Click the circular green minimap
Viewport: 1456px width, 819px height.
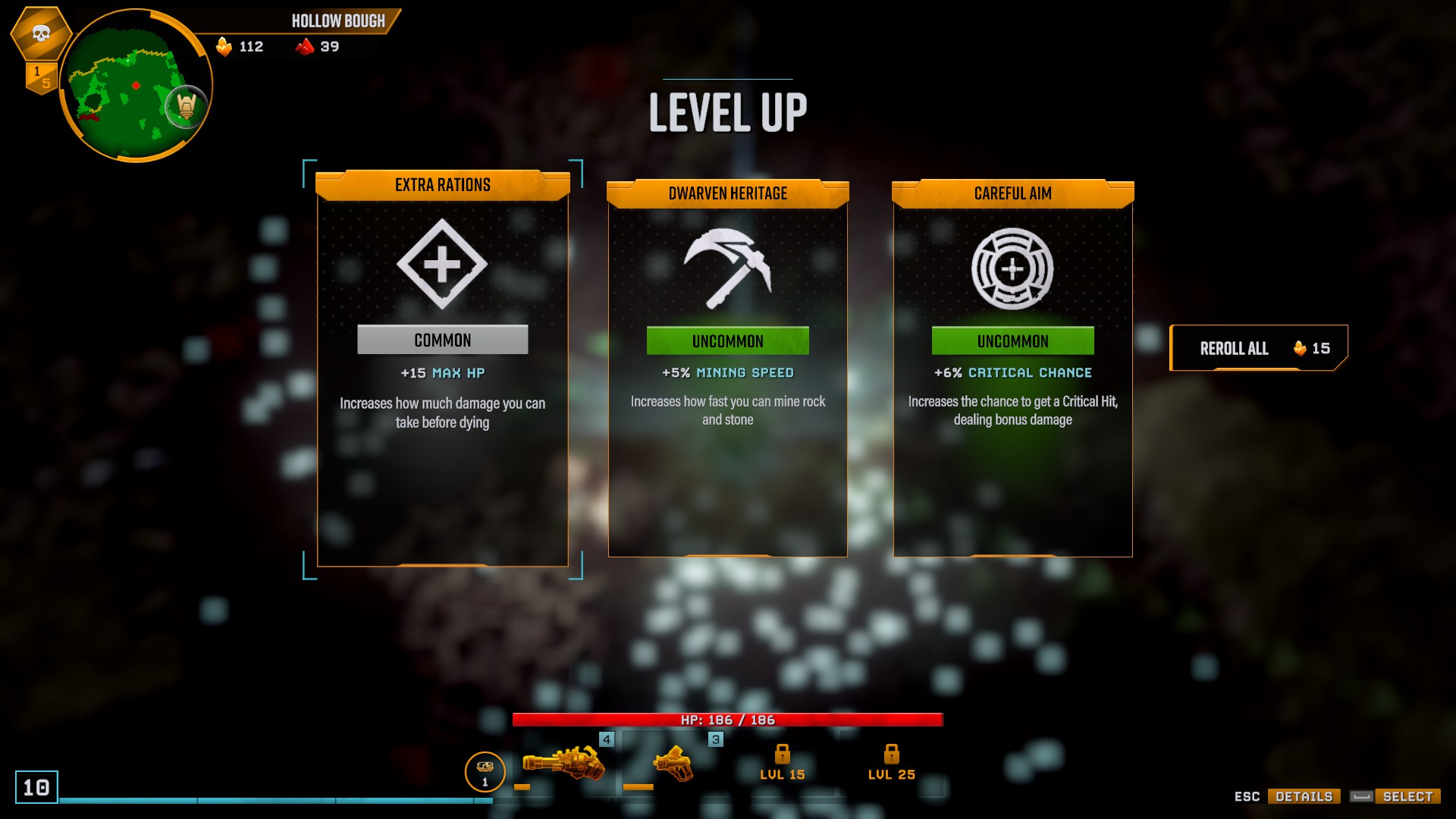135,86
